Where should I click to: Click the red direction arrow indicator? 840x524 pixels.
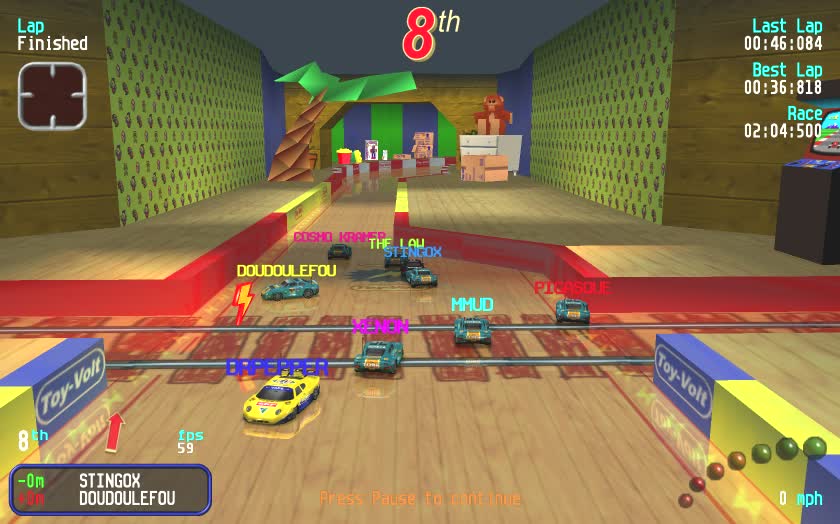point(115,431)
